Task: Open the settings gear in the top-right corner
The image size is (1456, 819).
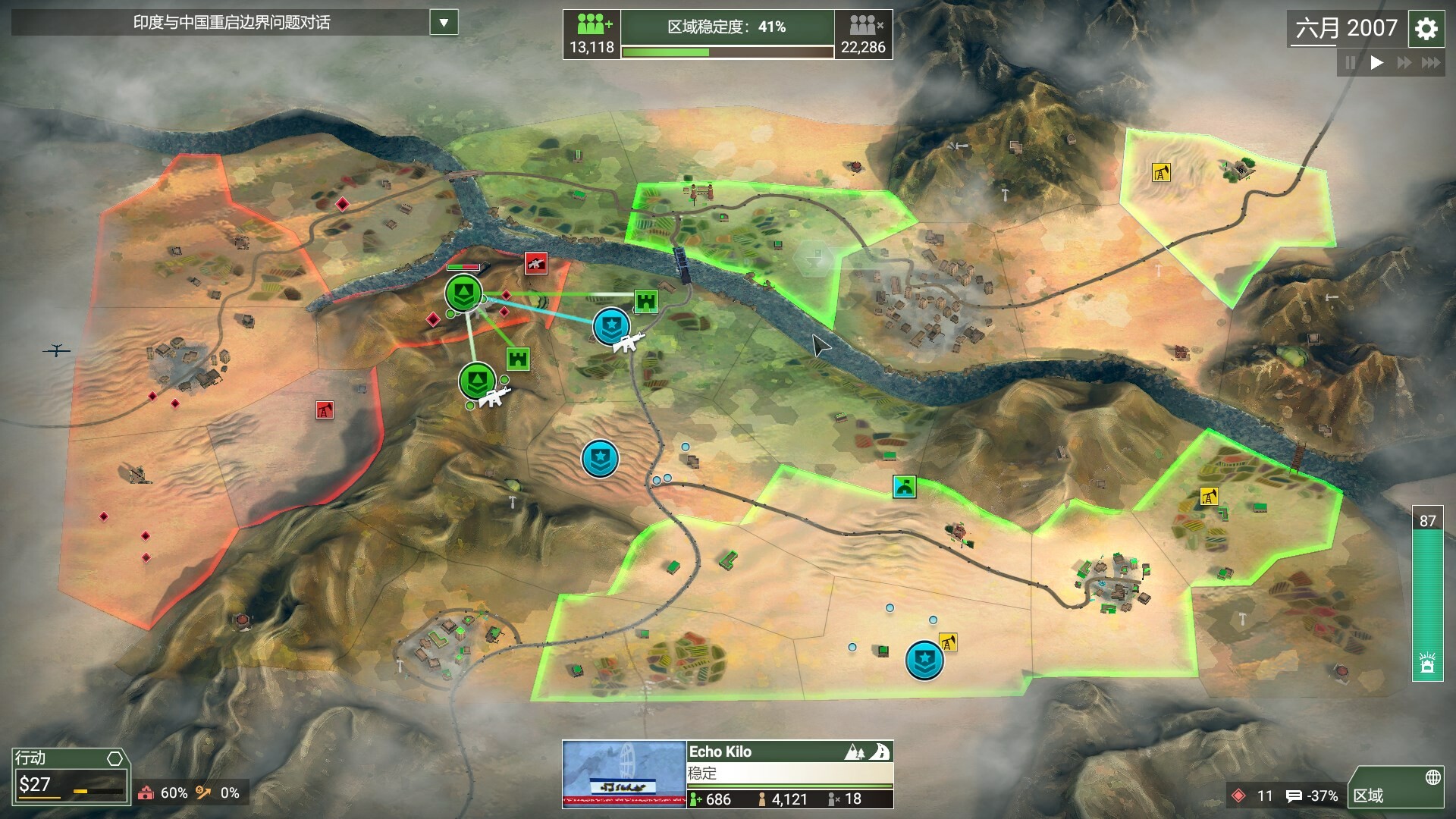Action: click(x=1426, y=28)
